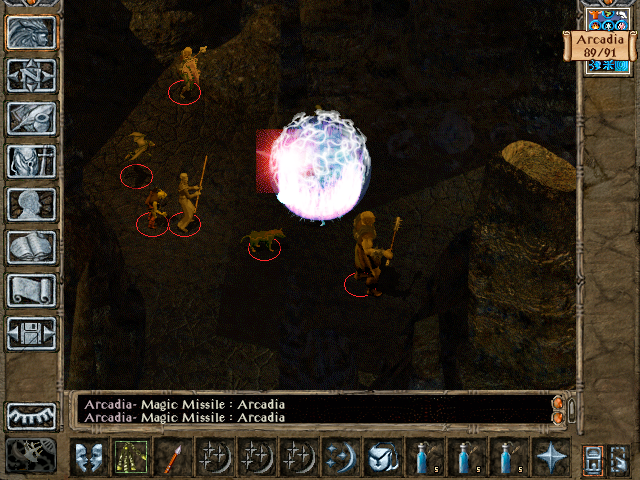This screenshot has width=640, height=480.
Task: Select the green-framed quick slot in the action bar
Action: point(129,457)
